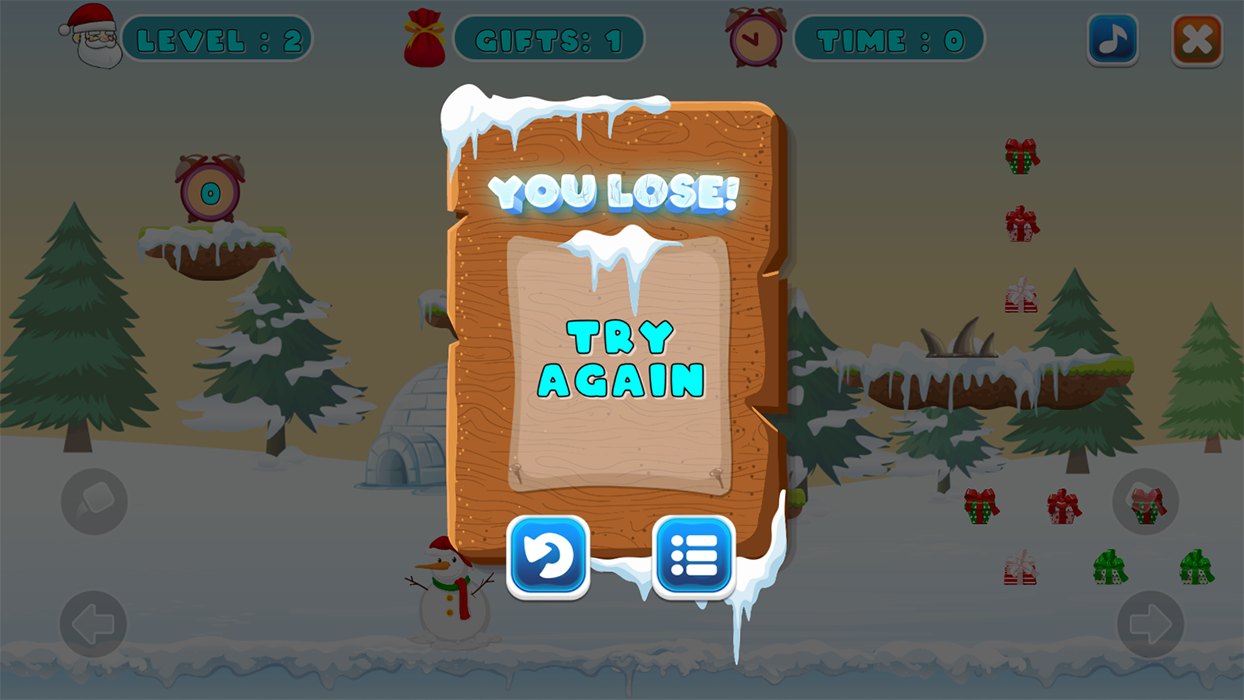This screenshot has height=700, width=1244.
Task: Tap the round action button above left arrow
Action: (94, 501)
